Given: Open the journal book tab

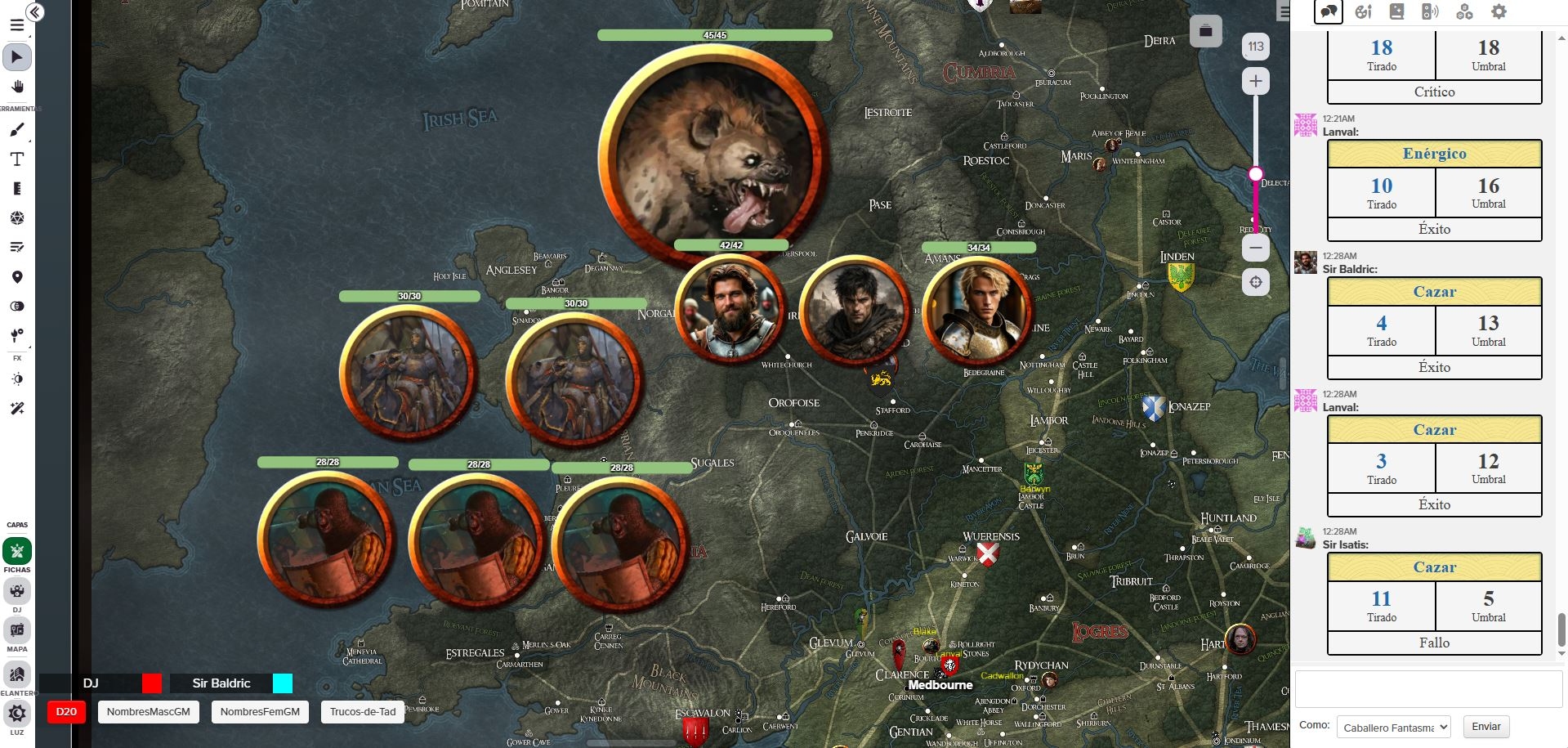Looking at the screenshot, I should click(x=1396, y=11).
